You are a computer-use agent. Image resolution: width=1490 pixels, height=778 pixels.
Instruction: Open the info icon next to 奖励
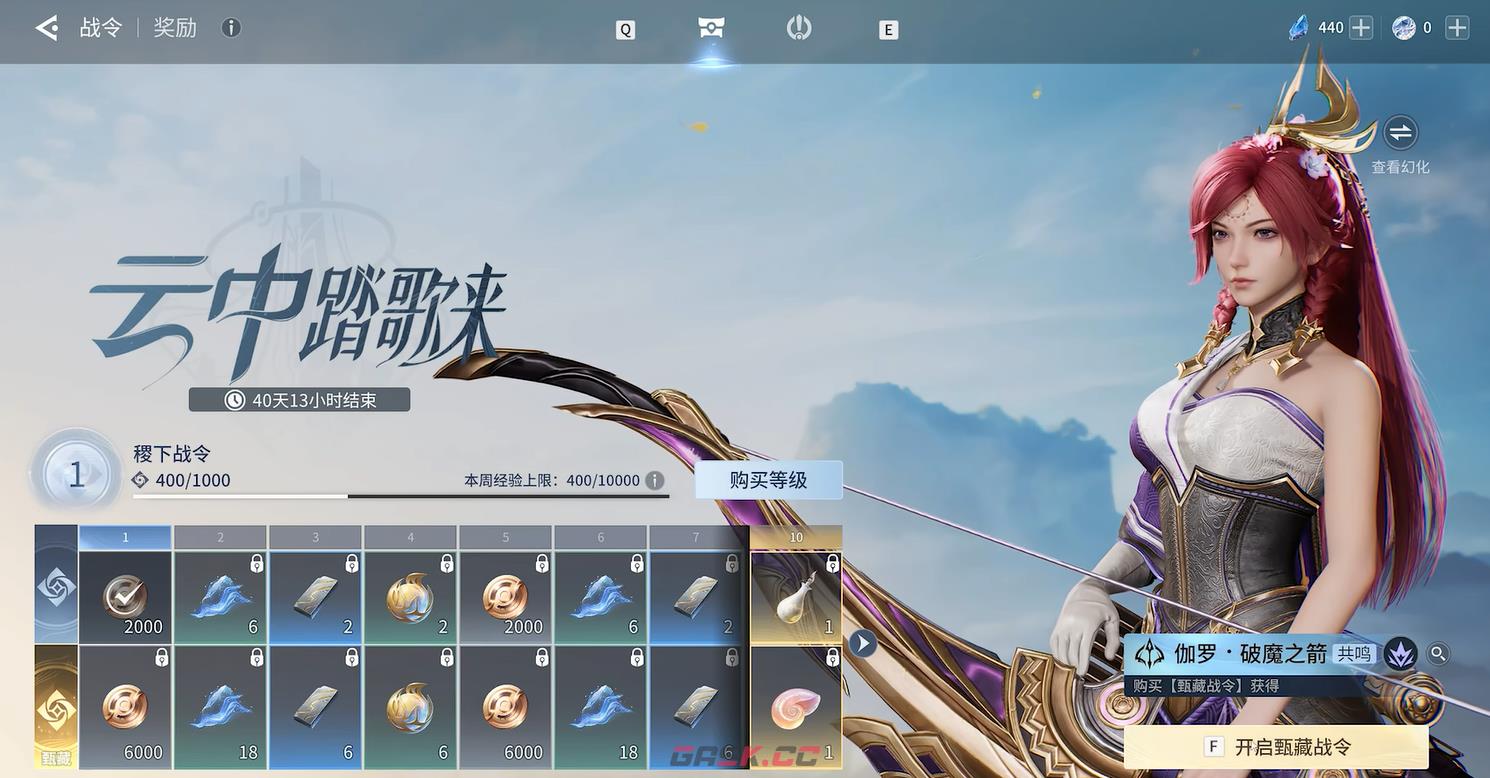point(231,26)
